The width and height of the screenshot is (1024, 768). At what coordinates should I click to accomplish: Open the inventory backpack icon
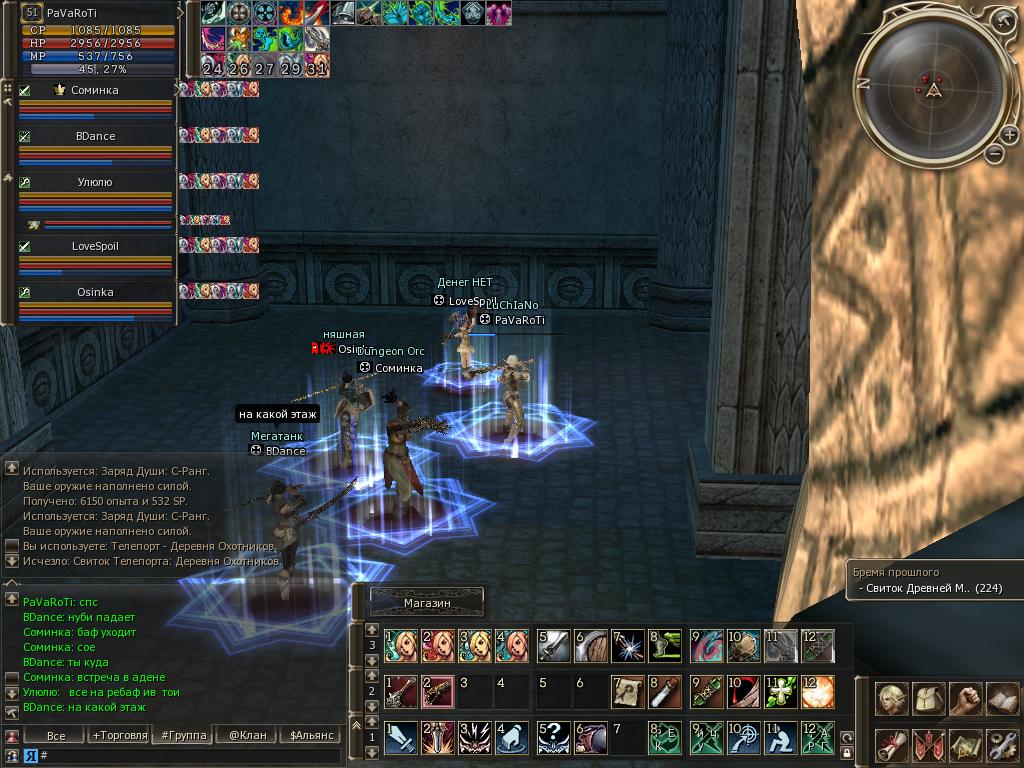click(x=928, y=699)
